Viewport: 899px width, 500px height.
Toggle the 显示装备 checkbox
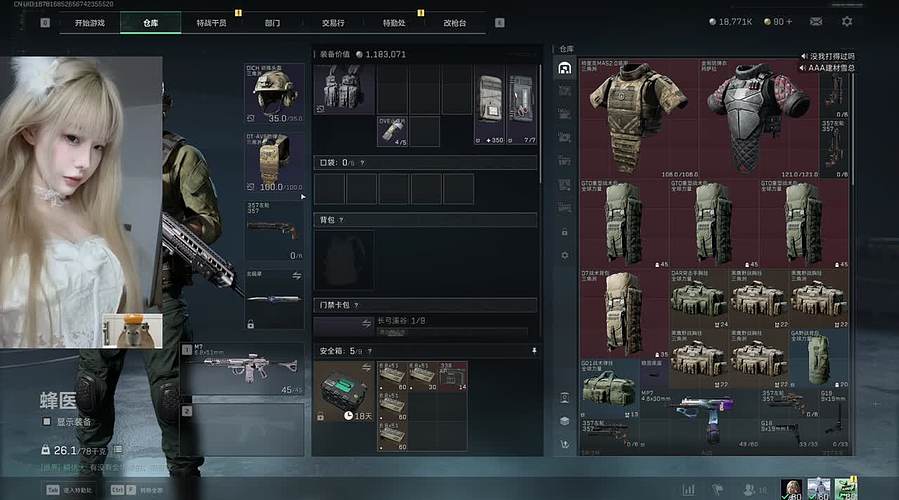(x=46, y=422)
